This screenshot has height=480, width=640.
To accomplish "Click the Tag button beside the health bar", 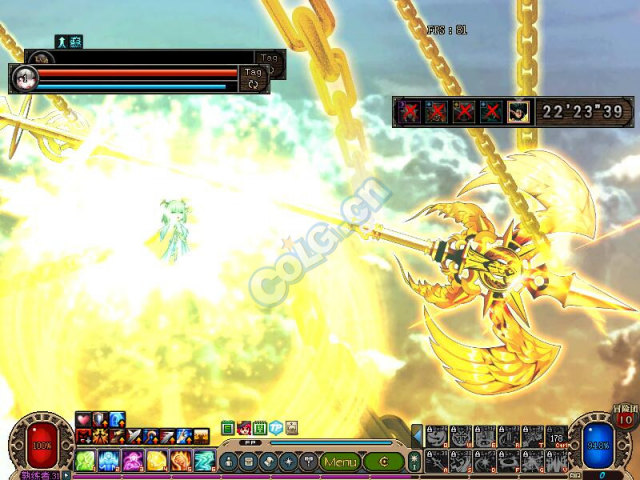I will [253, 72].
